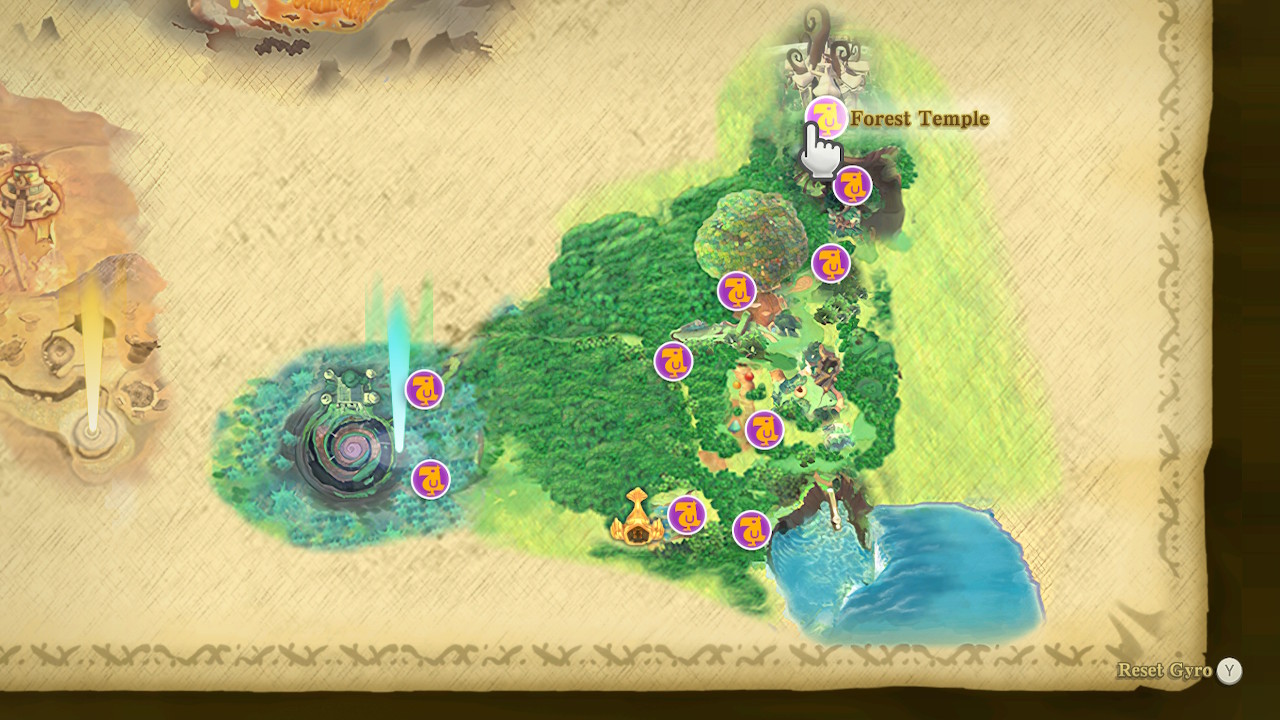Click the golden temple dungeon icon
This screenshot has width=1280, height=720.
(x=637, y=520)
